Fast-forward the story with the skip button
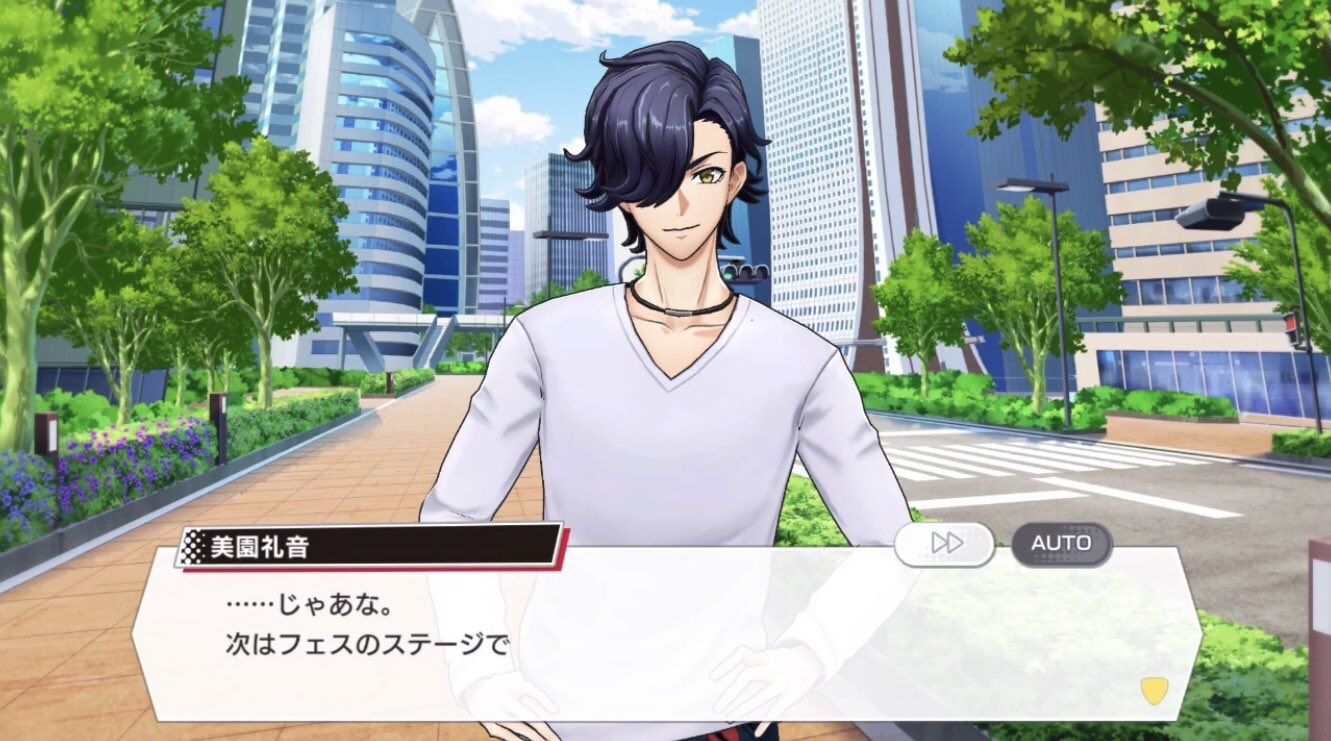1331x741 pixels. coord(944,544)
